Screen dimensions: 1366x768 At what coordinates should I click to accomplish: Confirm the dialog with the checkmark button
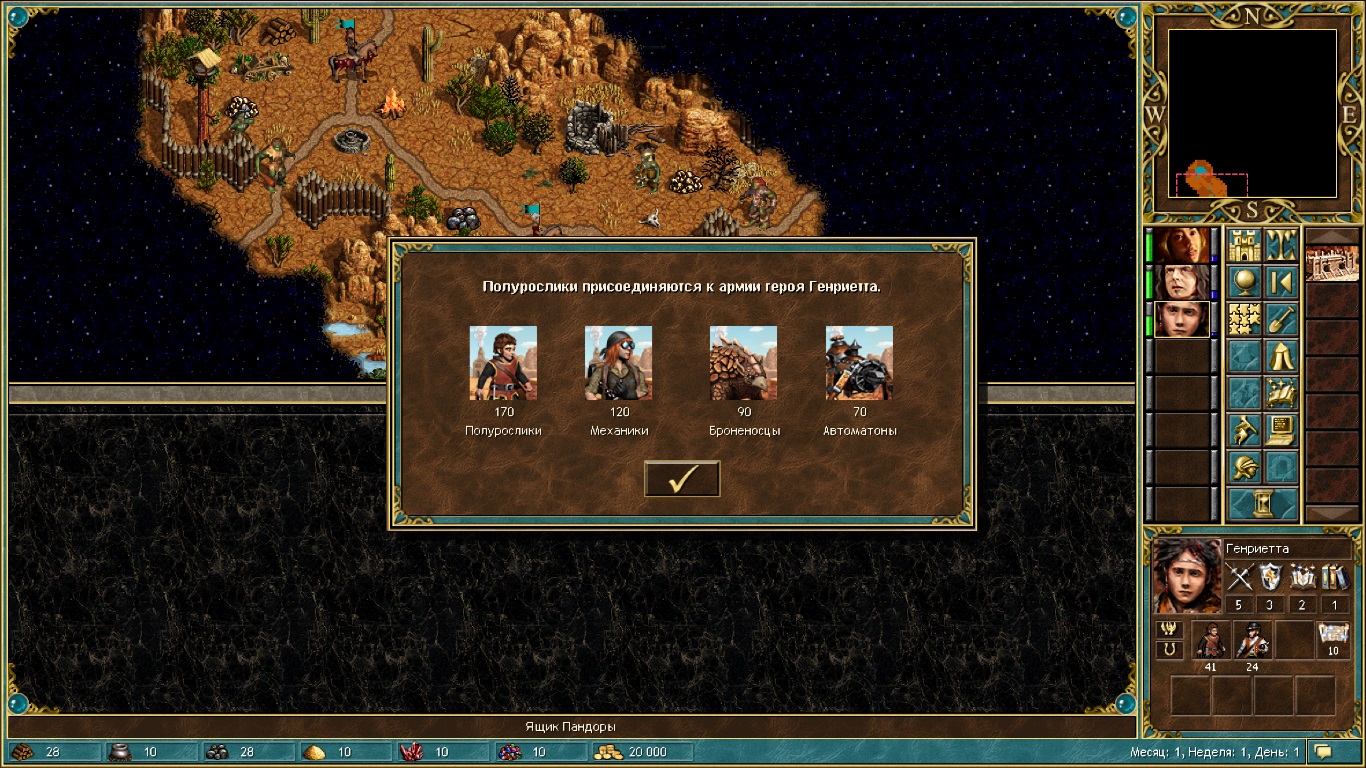(682, 479)
